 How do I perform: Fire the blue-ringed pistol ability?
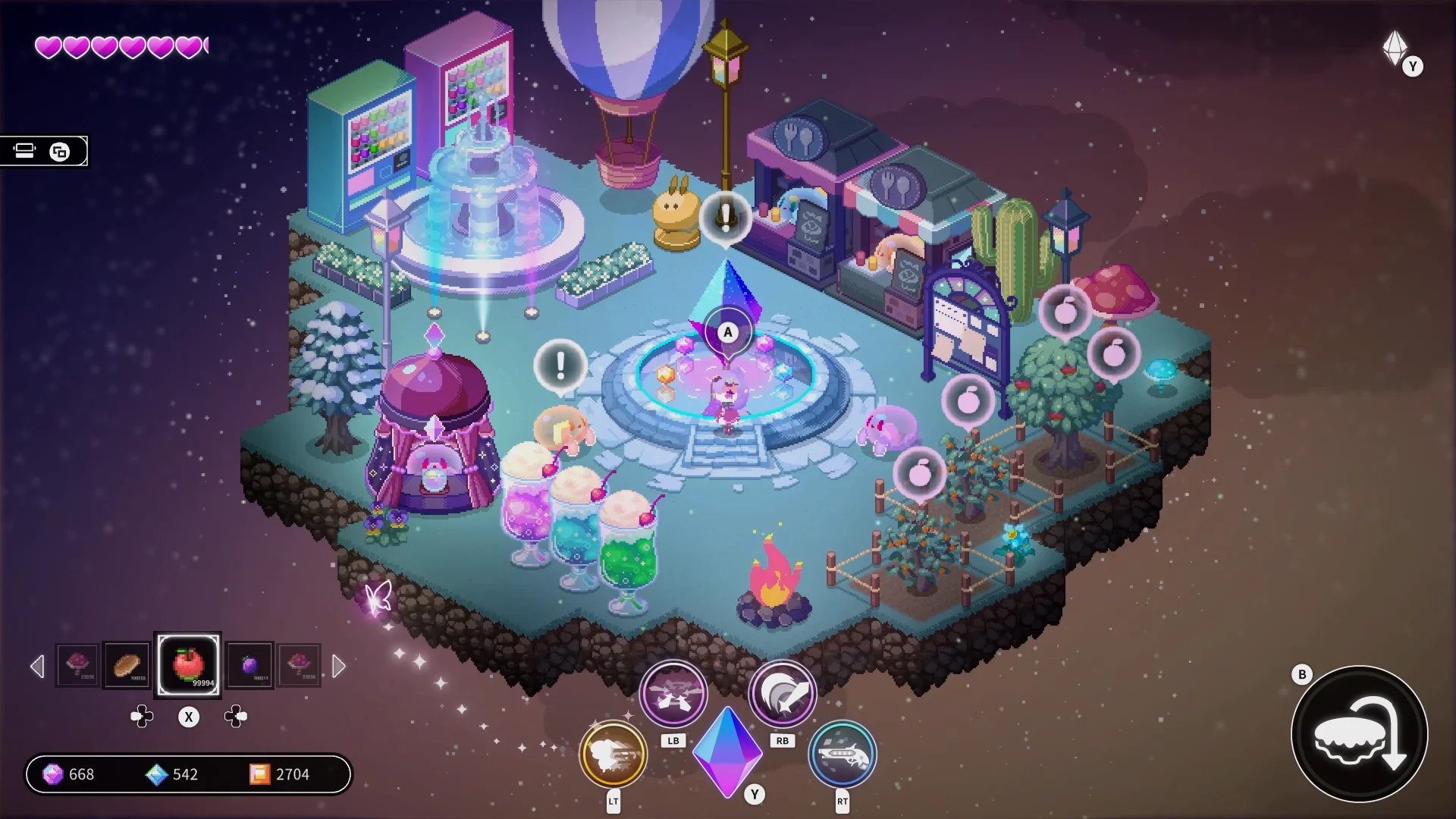click(x=842, y=754)
